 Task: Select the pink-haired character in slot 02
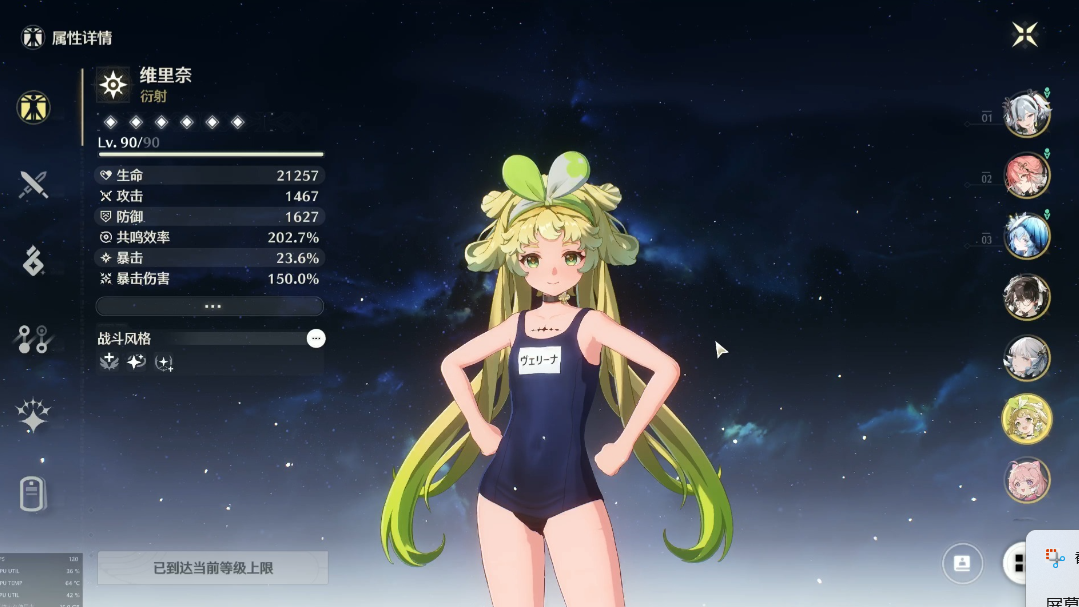pos(1026,175)
